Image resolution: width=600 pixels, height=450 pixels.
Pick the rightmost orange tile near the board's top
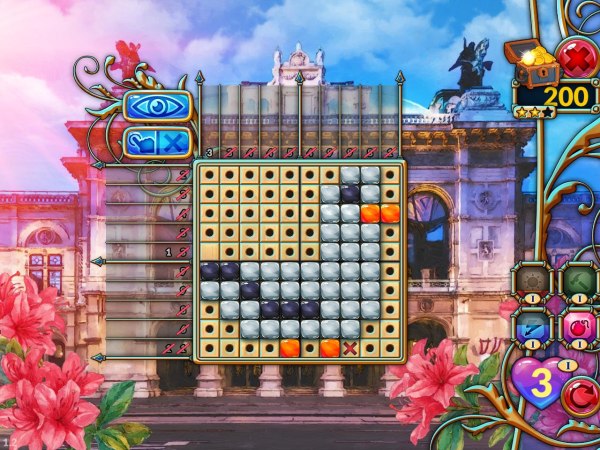pos(390,212)
